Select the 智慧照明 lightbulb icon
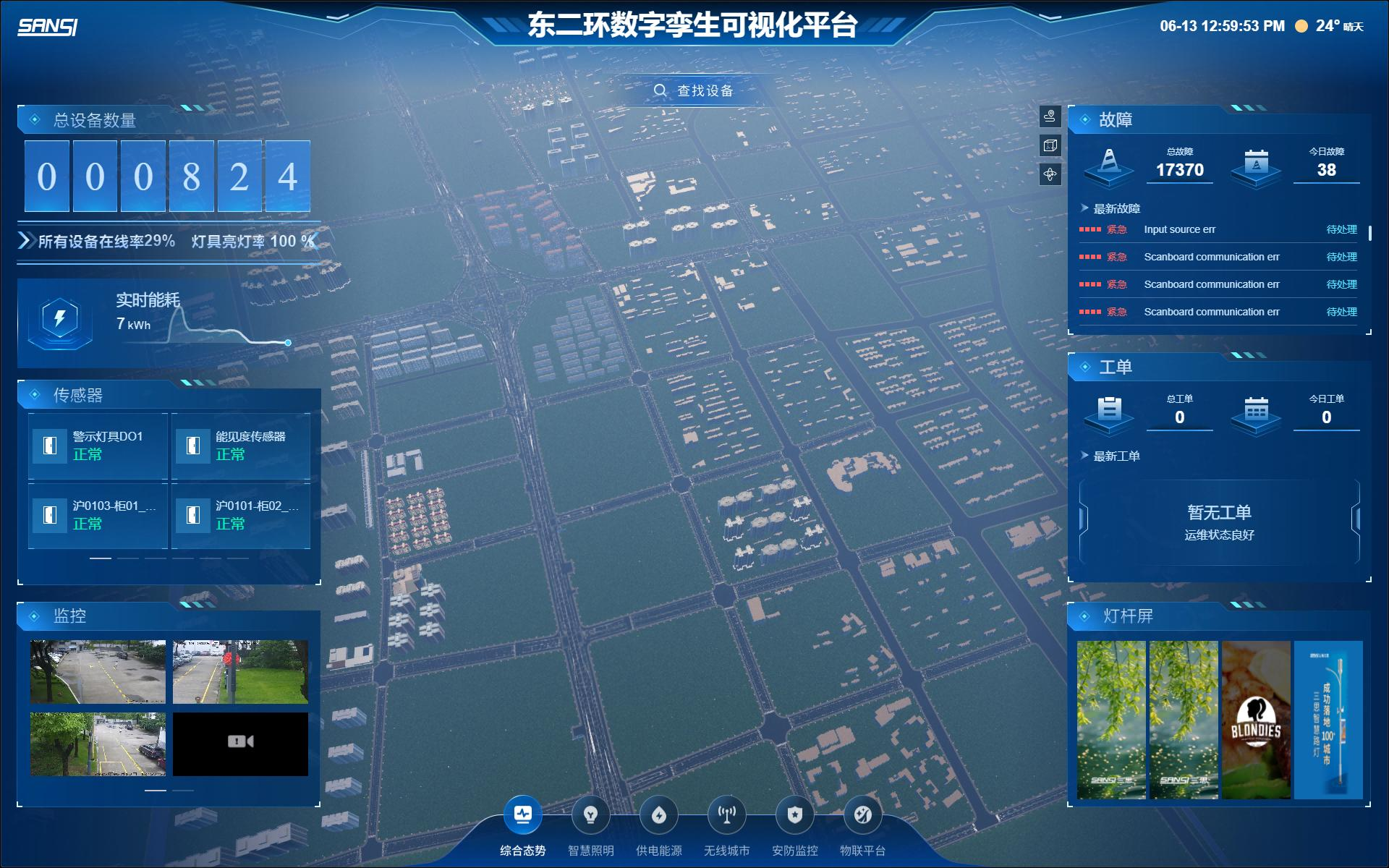The width and height of the screenshot is (1389, 868). point(590,813)
